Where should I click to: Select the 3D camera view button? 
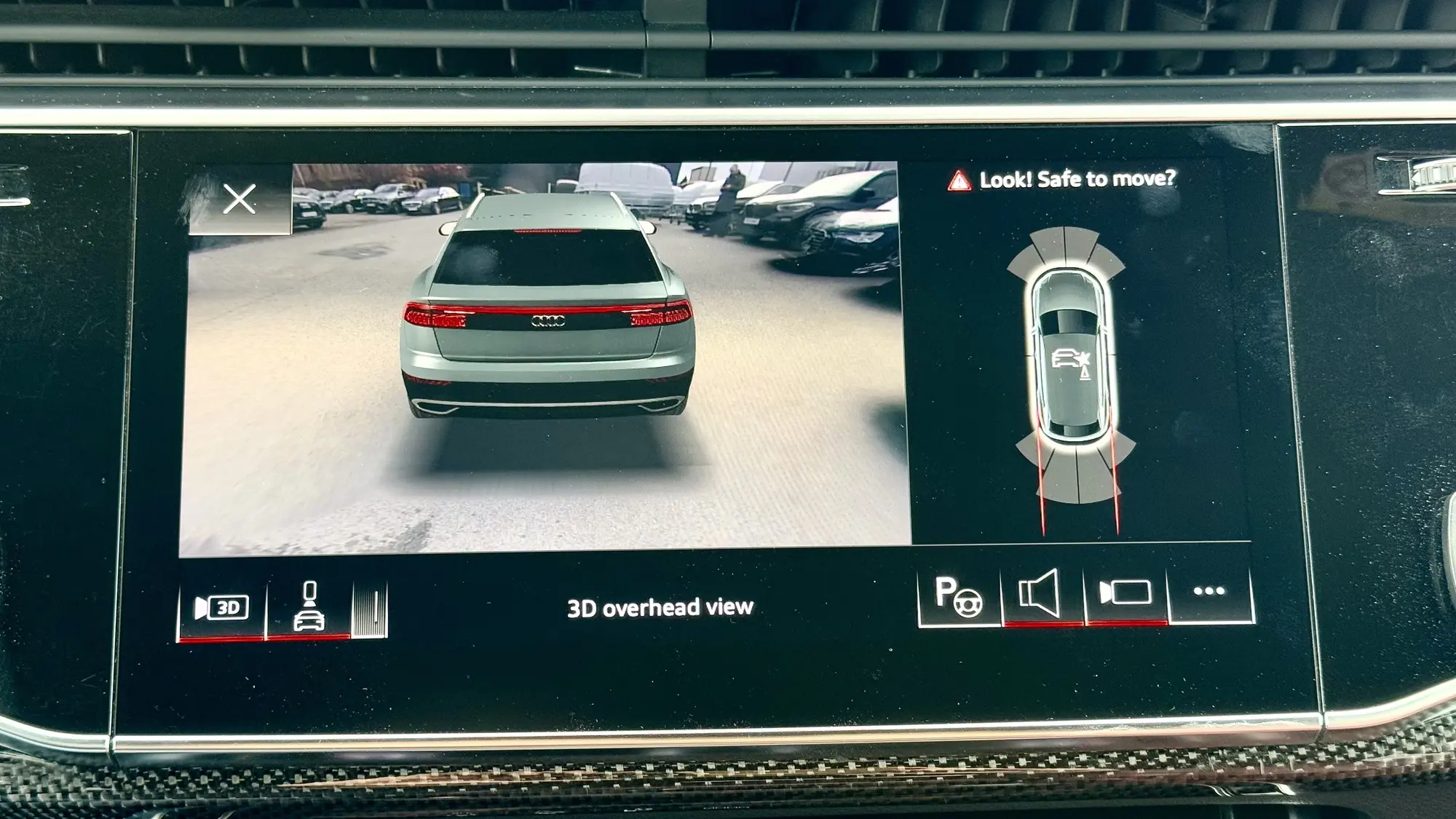pyautogui.click(x=222, y=609)
